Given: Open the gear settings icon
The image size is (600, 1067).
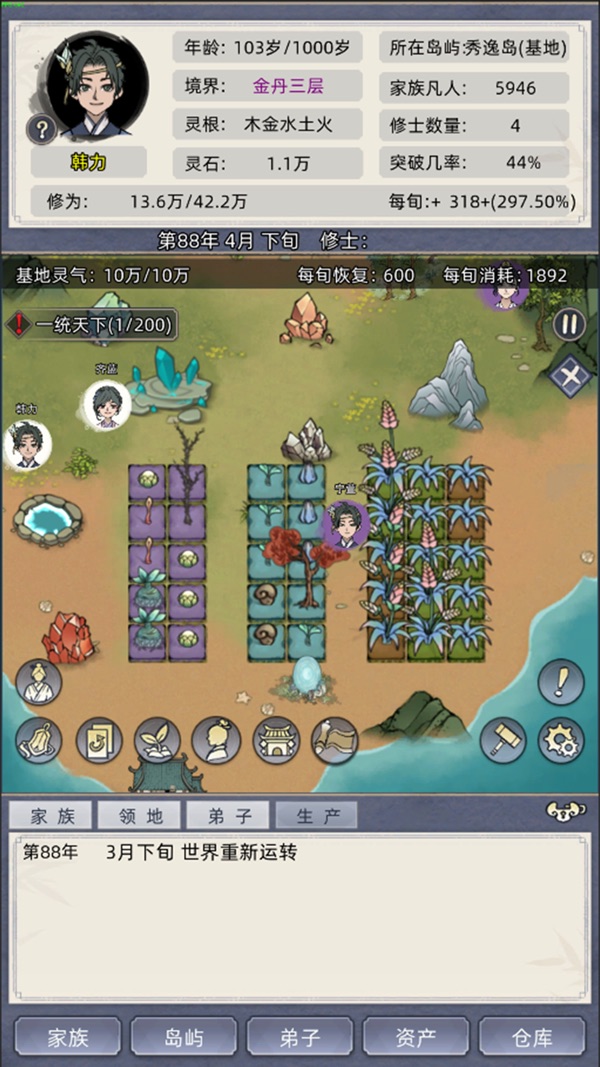Looking at the screenshot, I should 561,741.
